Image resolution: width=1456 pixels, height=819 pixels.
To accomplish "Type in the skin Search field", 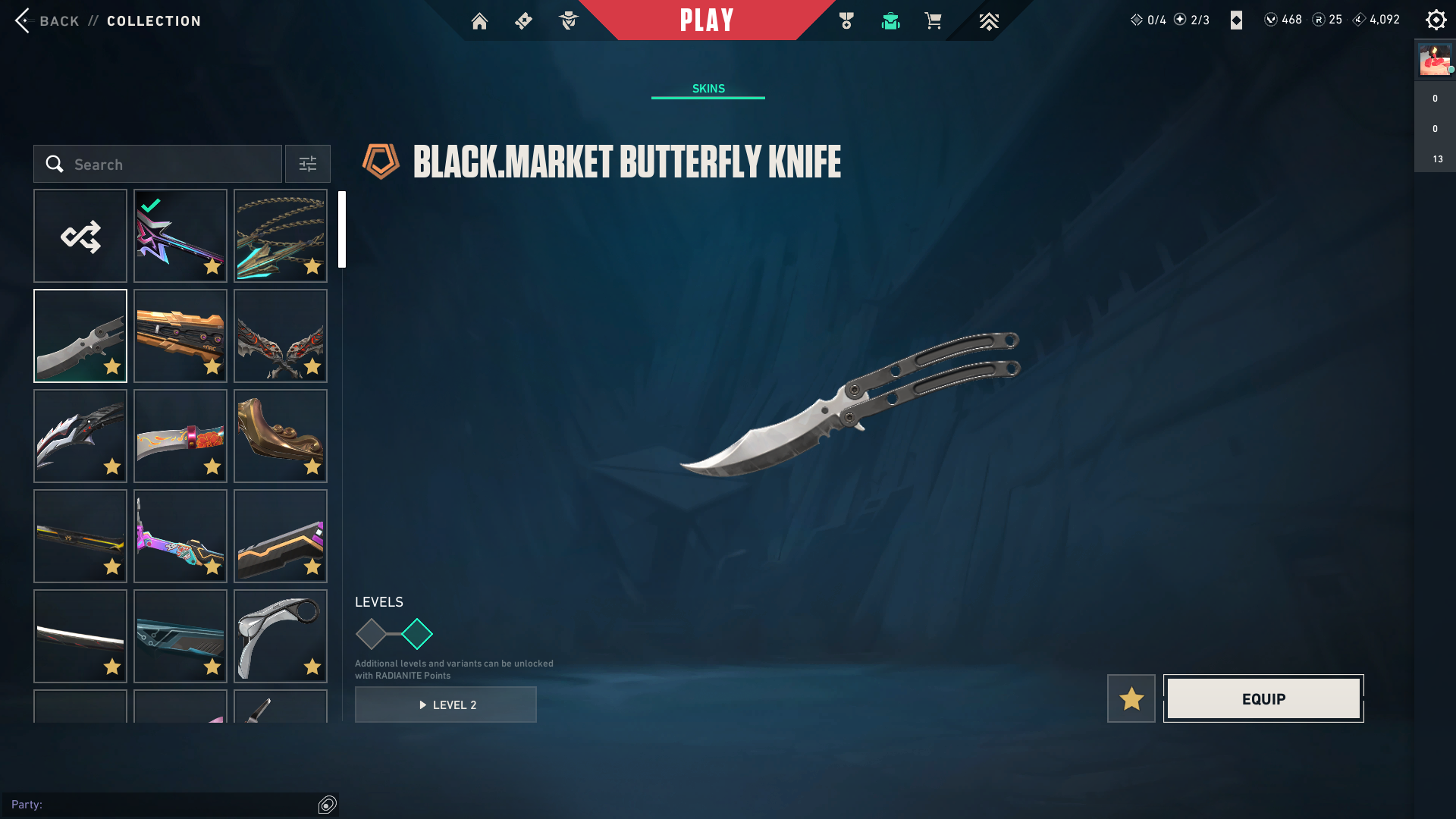I will (x=167, y=165).
